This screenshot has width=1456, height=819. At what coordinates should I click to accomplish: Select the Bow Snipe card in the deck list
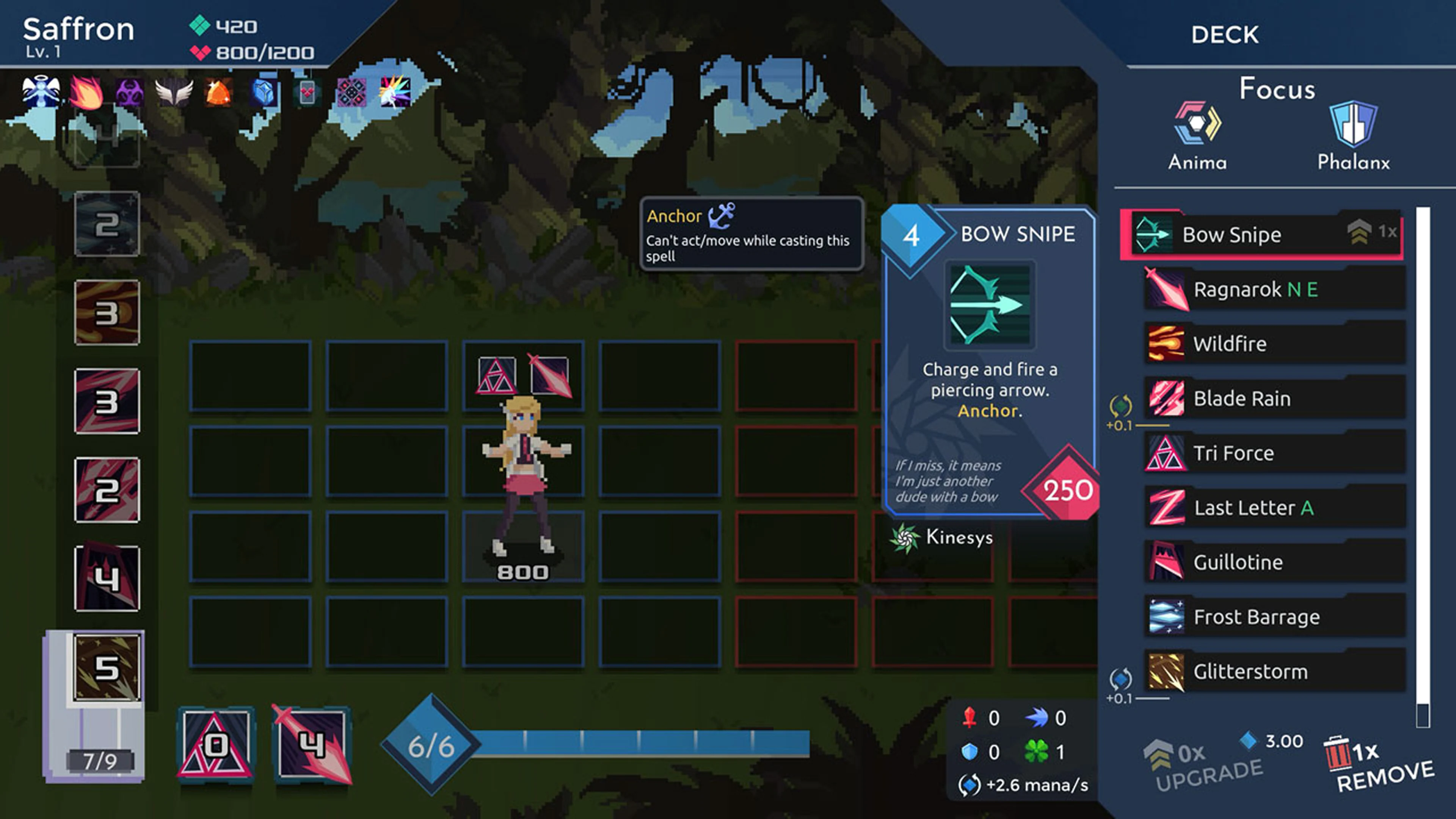[x=1244, y=235]
